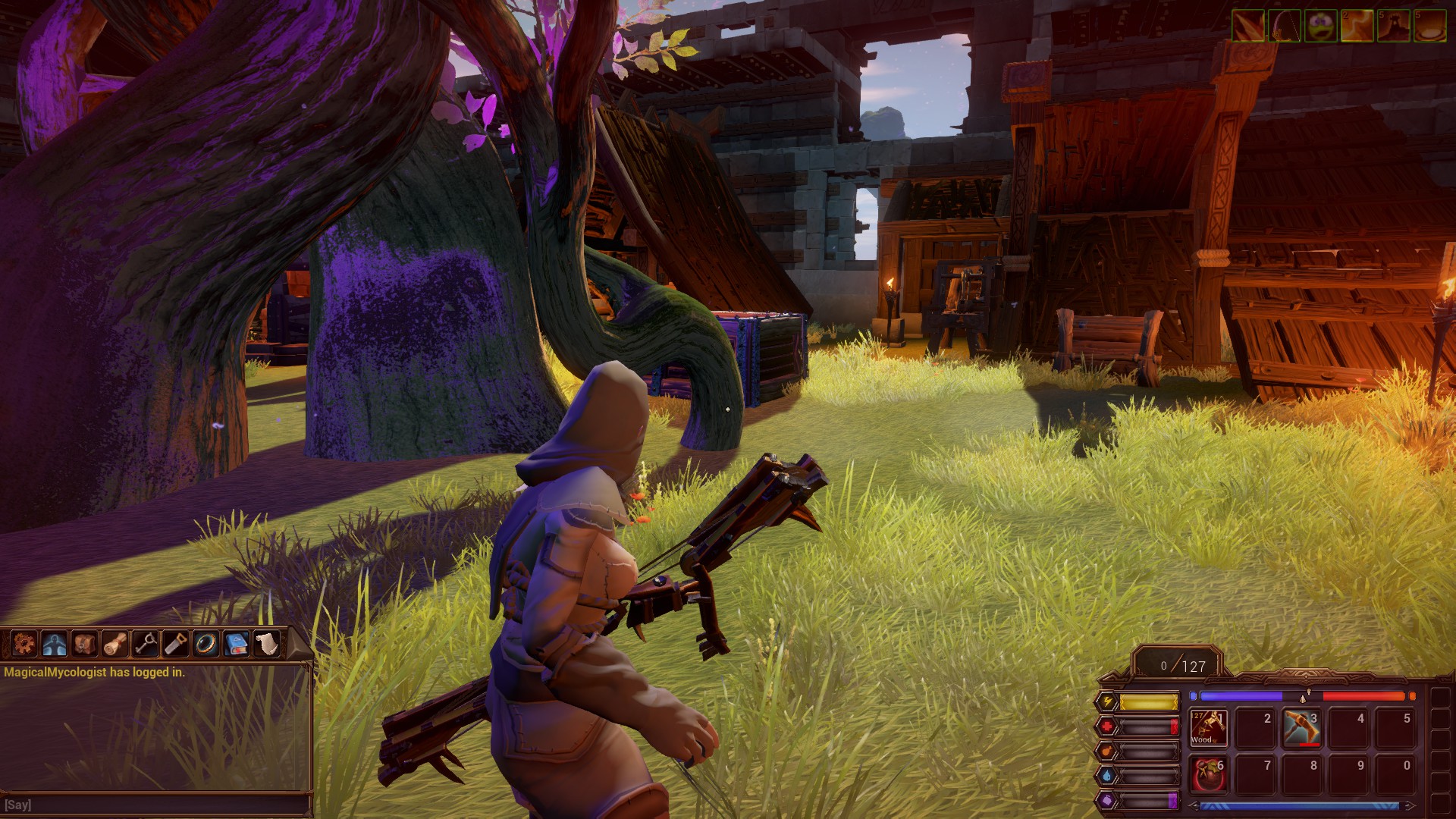
Task: Select the crossbow in hotbar slot 3
Action: (1301, 727)
